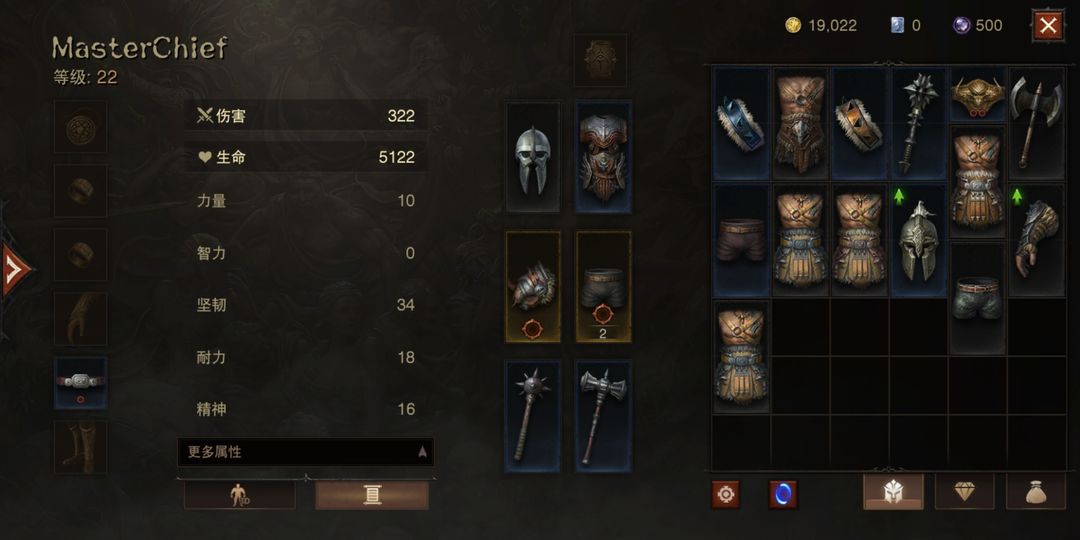Close the inventory with the X button
1080x540 pixels.
click(x=1047, y=25)
